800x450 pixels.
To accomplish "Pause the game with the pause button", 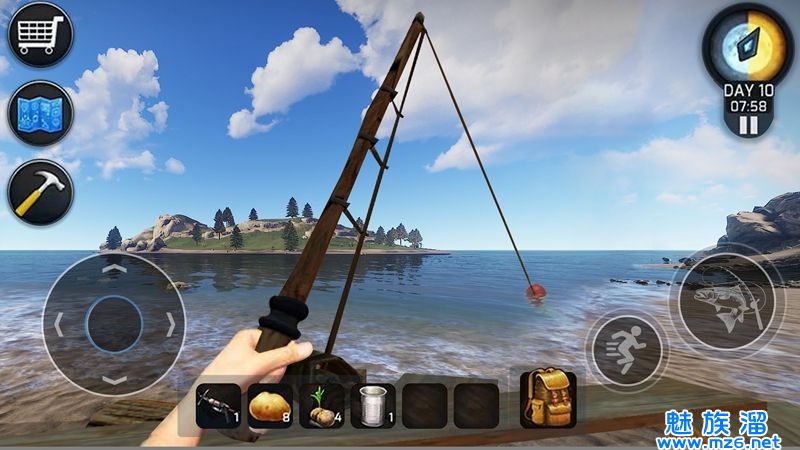I will coord(748,125).
